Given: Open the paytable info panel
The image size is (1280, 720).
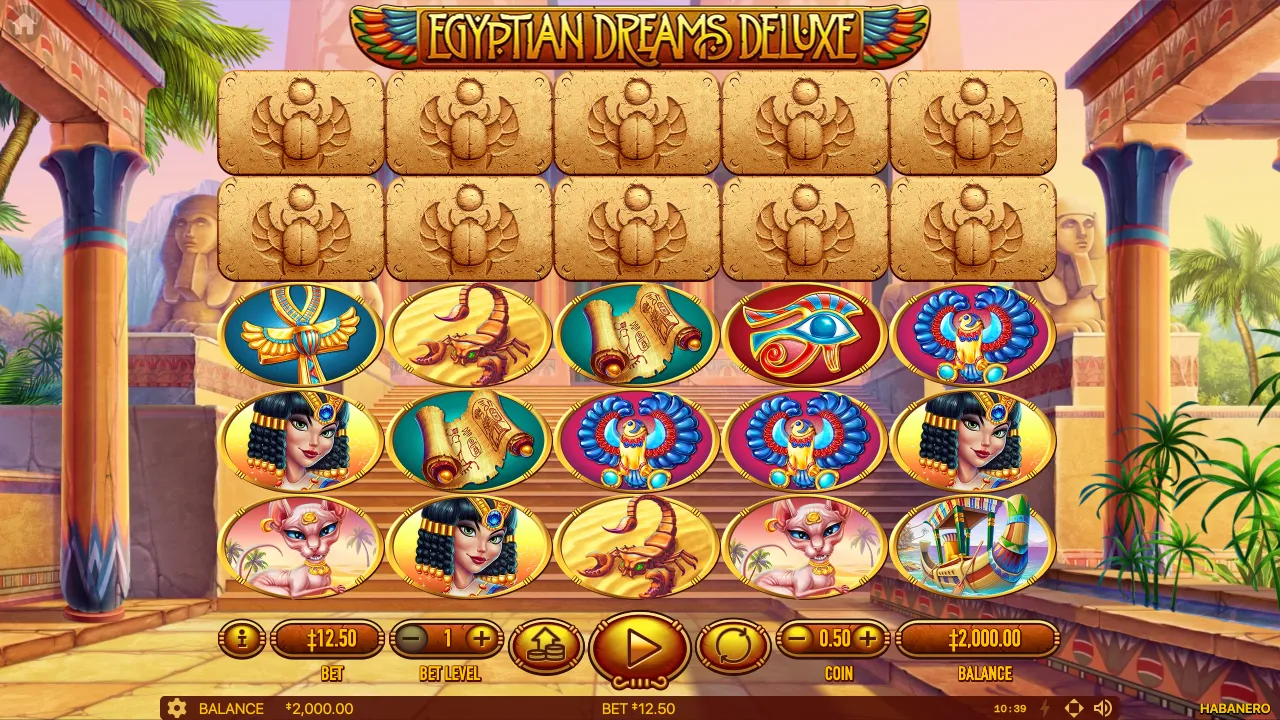Looking at the screenshot, I should point(241,640).
